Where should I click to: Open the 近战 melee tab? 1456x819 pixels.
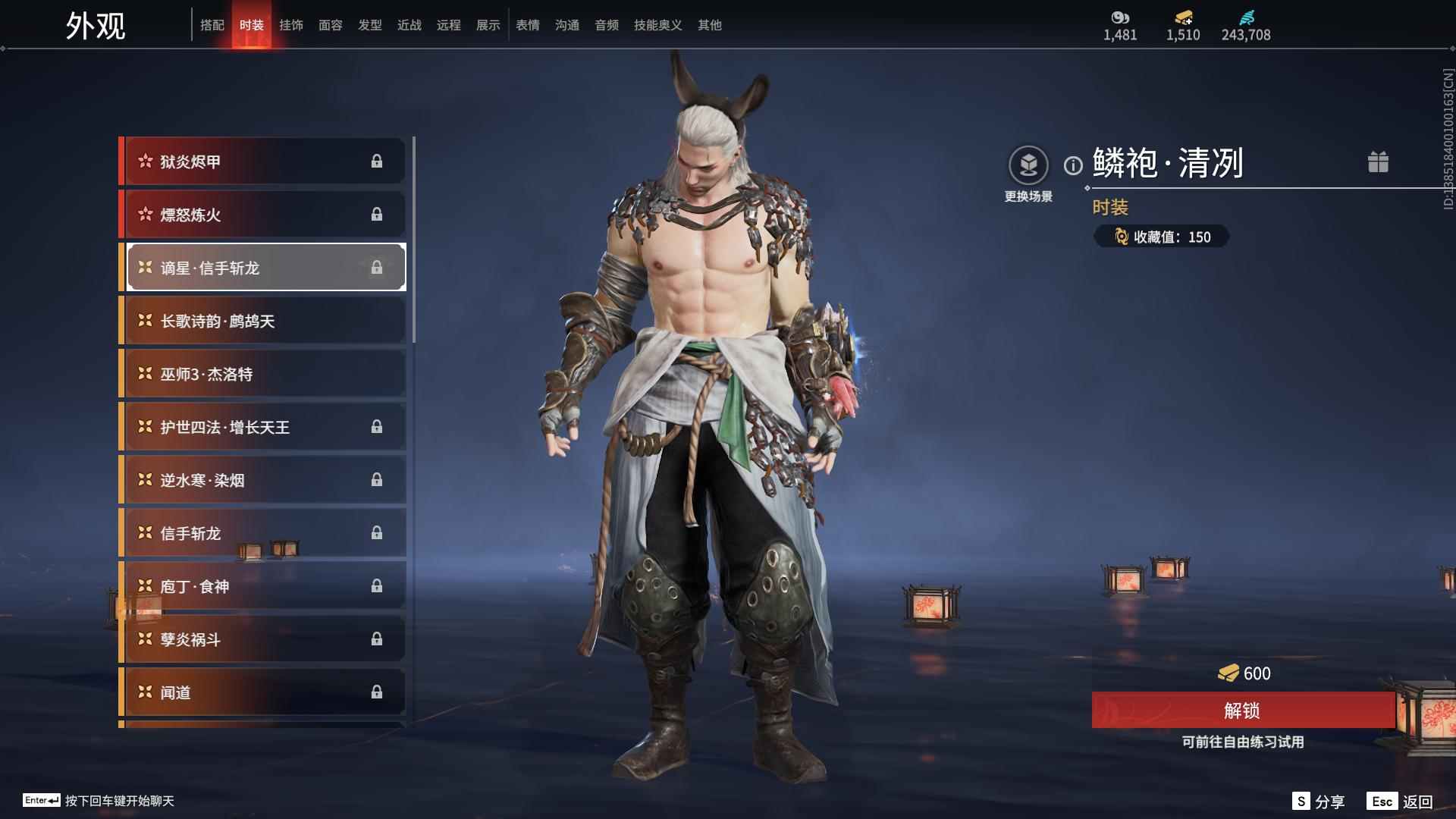(x=409, y=25)
